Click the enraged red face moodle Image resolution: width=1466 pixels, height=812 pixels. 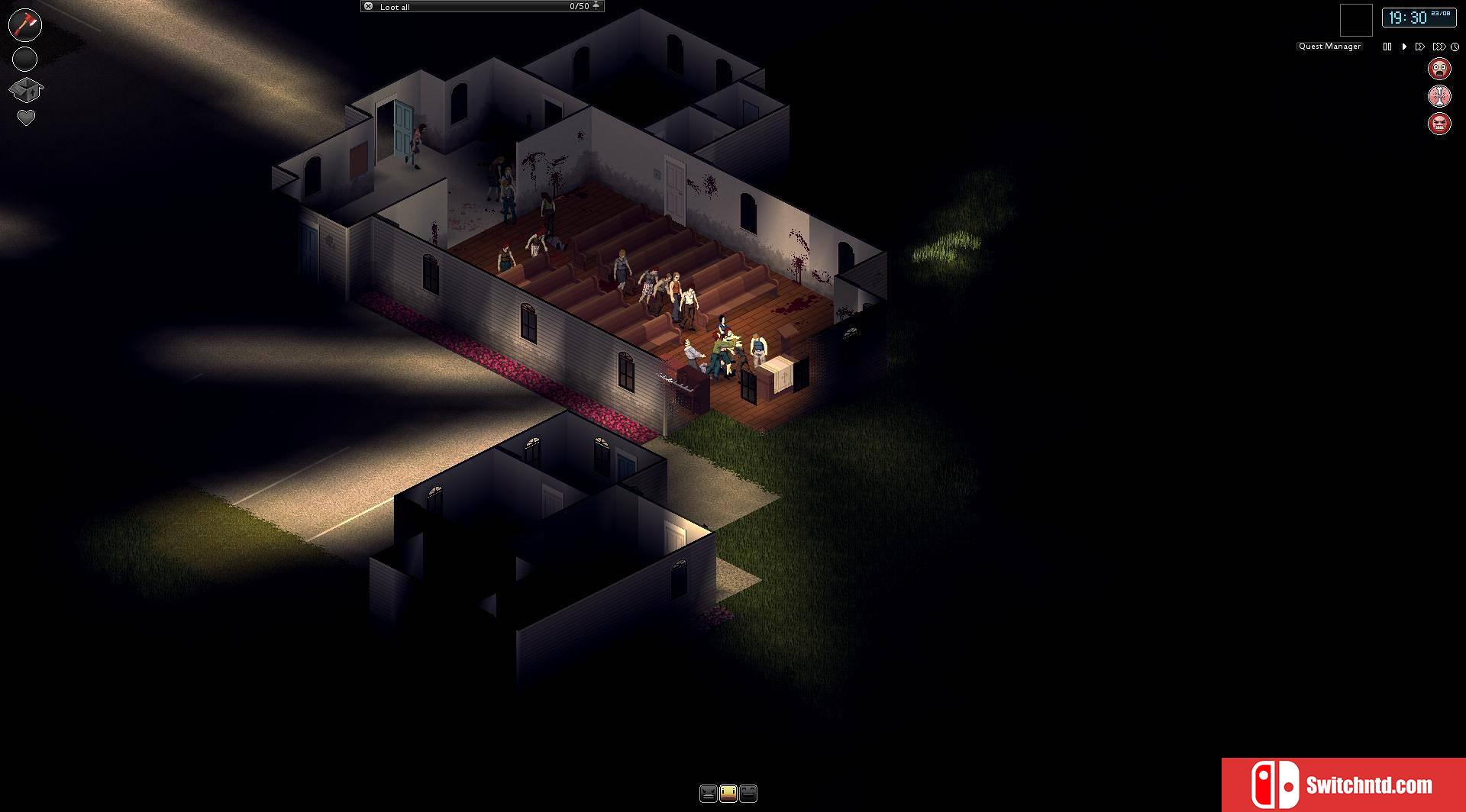click(1439, 124)
